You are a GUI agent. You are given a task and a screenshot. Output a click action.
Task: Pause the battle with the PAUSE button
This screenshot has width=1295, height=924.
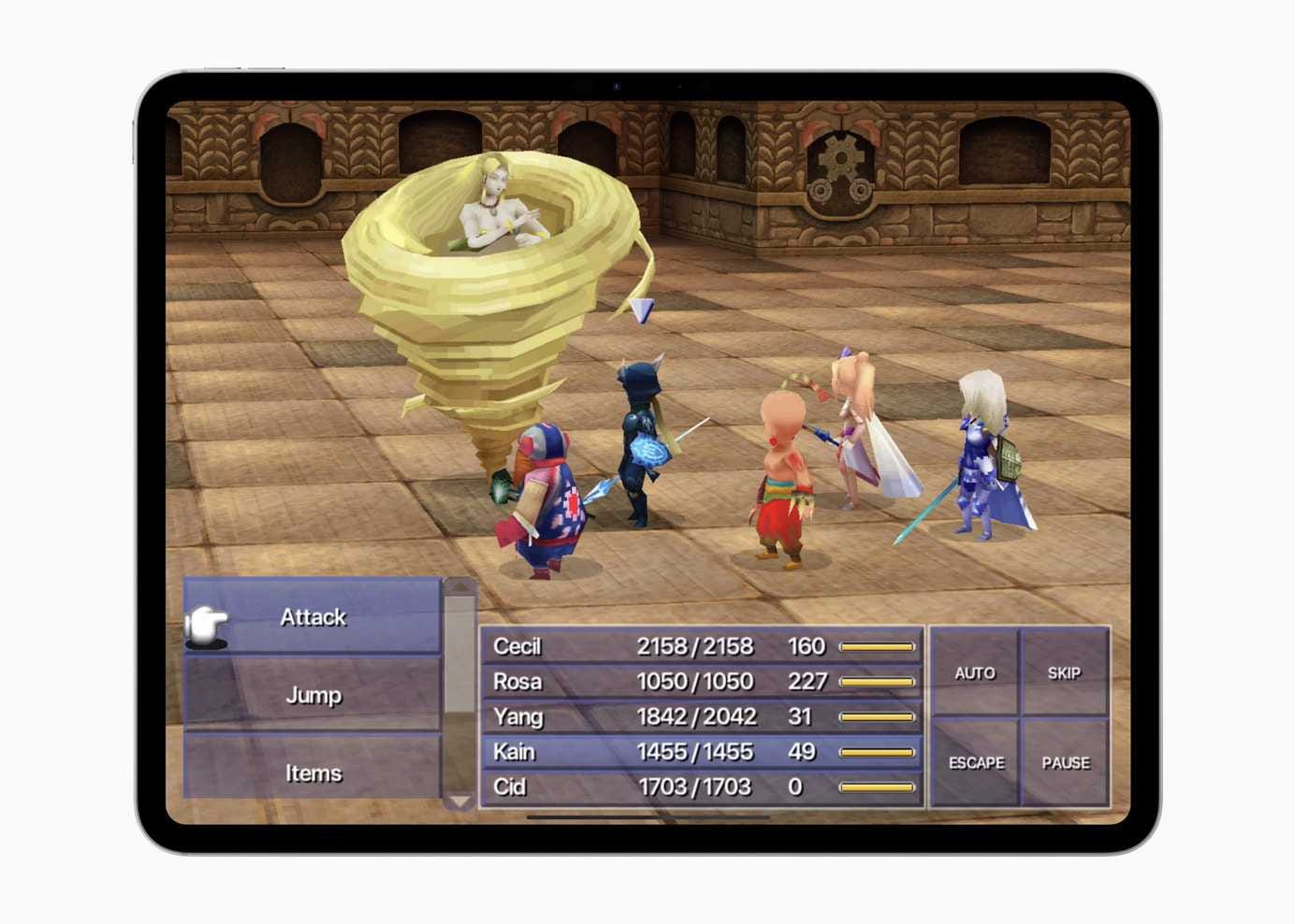pos(1067,762)
